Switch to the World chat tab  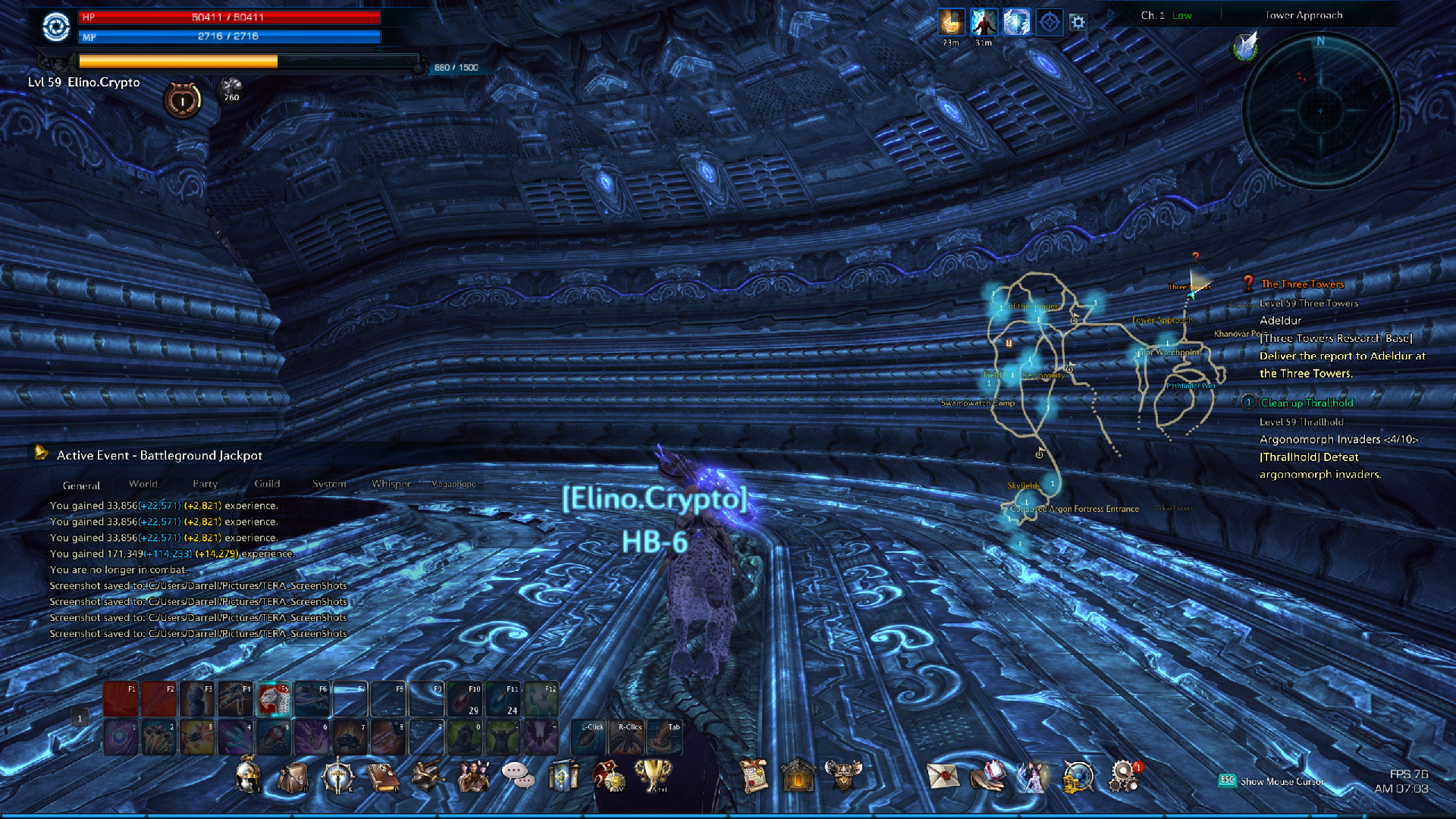143,484
